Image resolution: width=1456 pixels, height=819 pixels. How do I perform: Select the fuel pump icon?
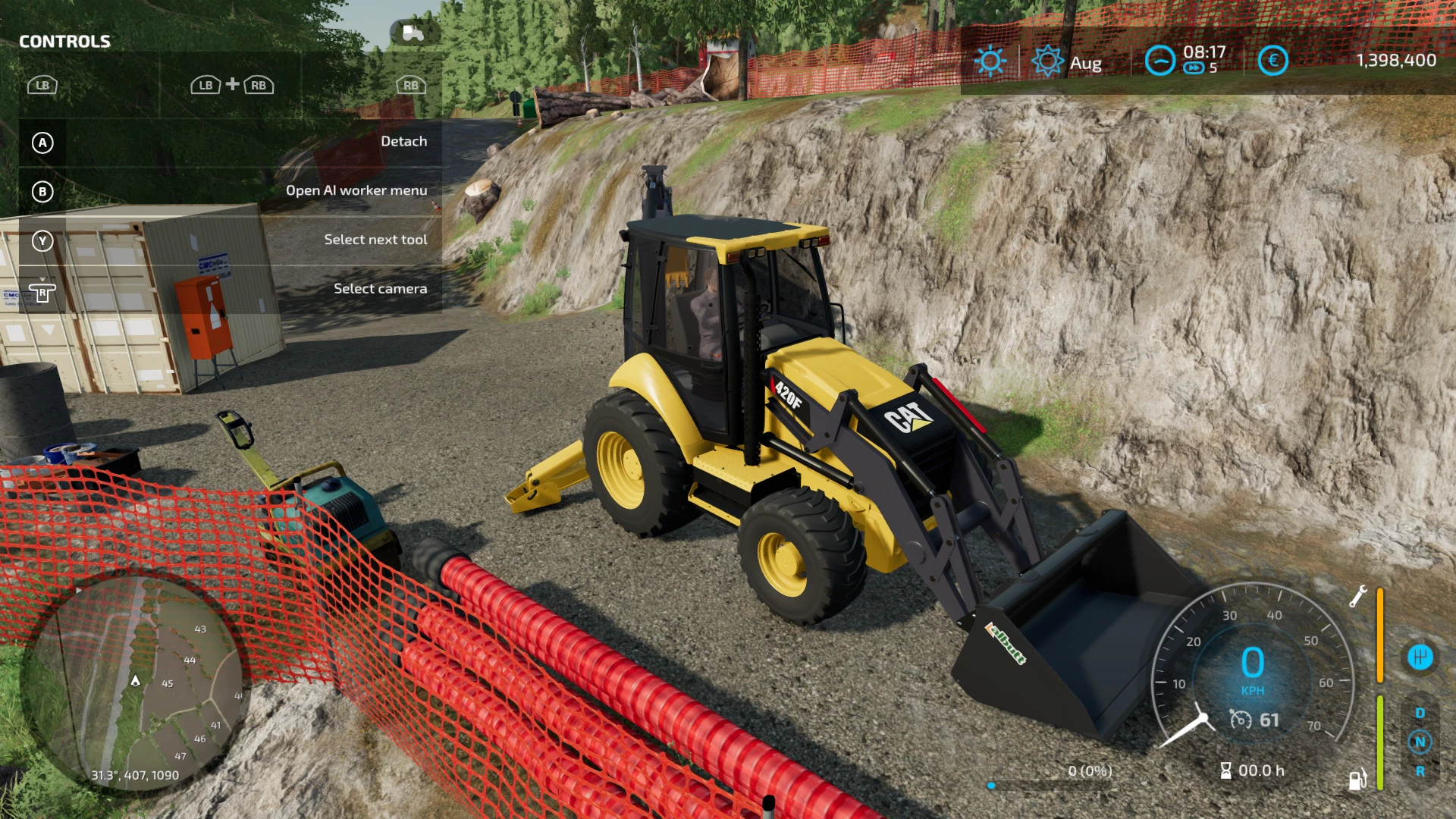(1357, 779)
